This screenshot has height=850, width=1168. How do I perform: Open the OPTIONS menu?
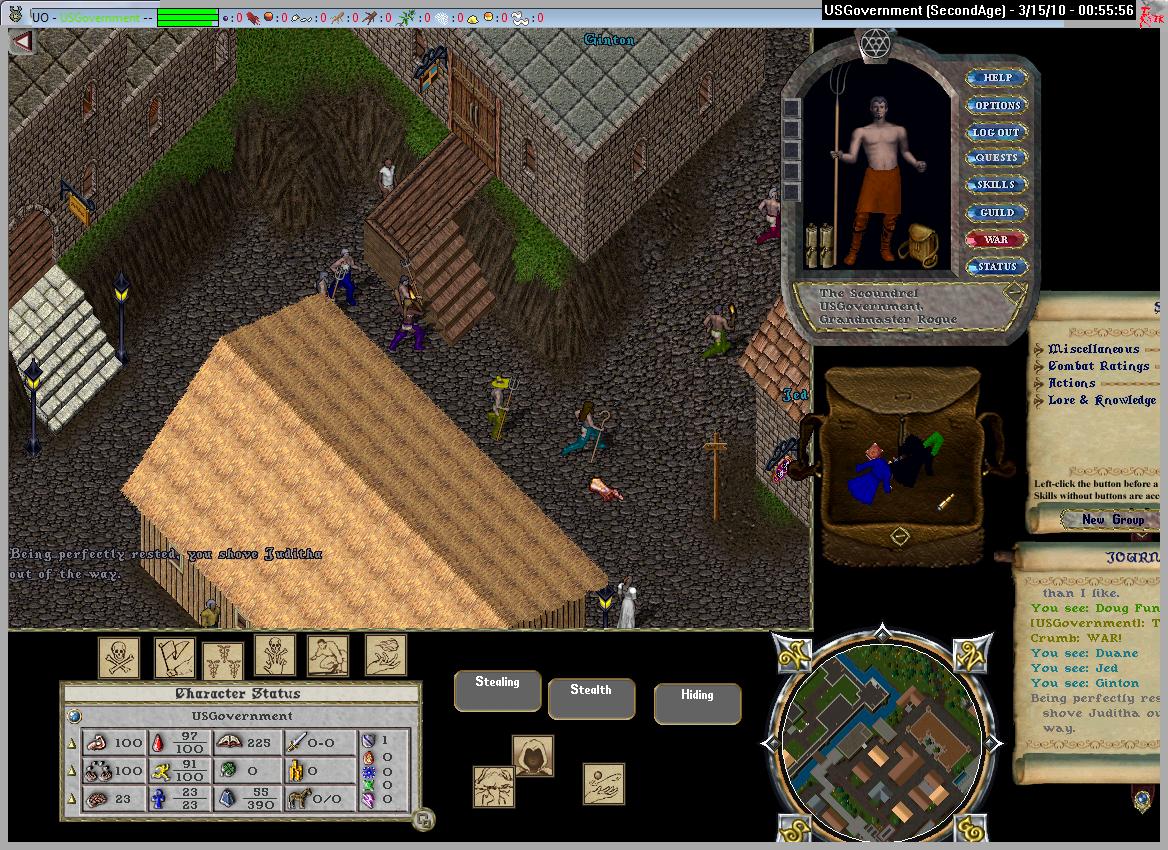point(996,105)
